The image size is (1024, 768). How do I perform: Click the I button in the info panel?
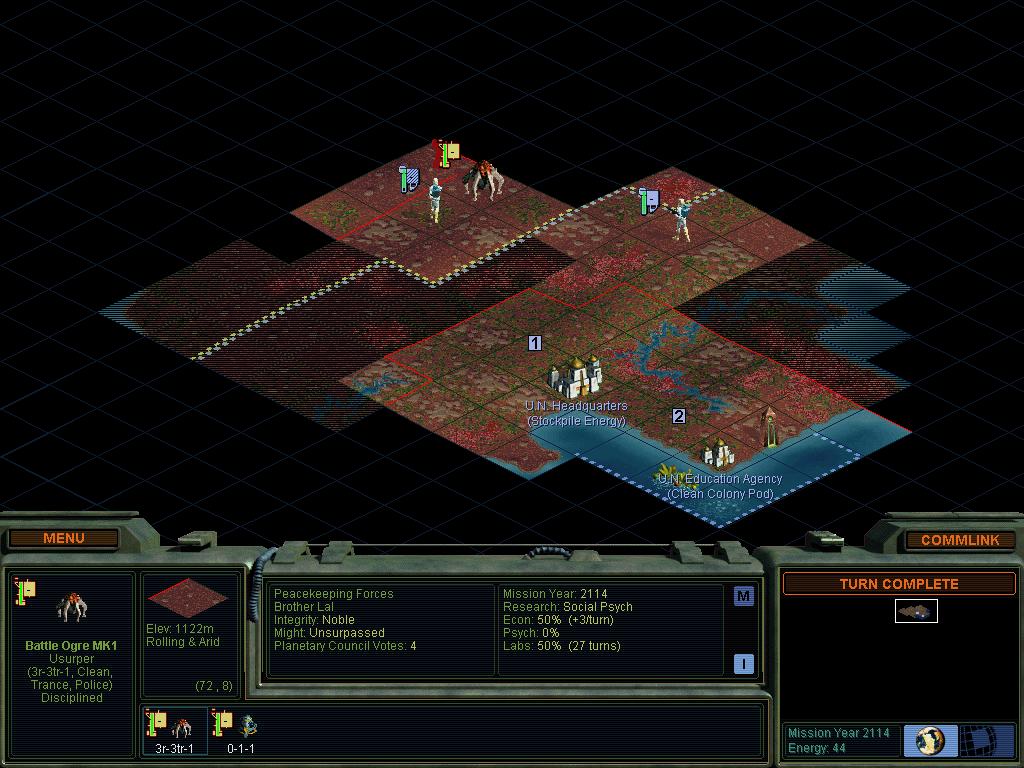click(x=743, y=664)
